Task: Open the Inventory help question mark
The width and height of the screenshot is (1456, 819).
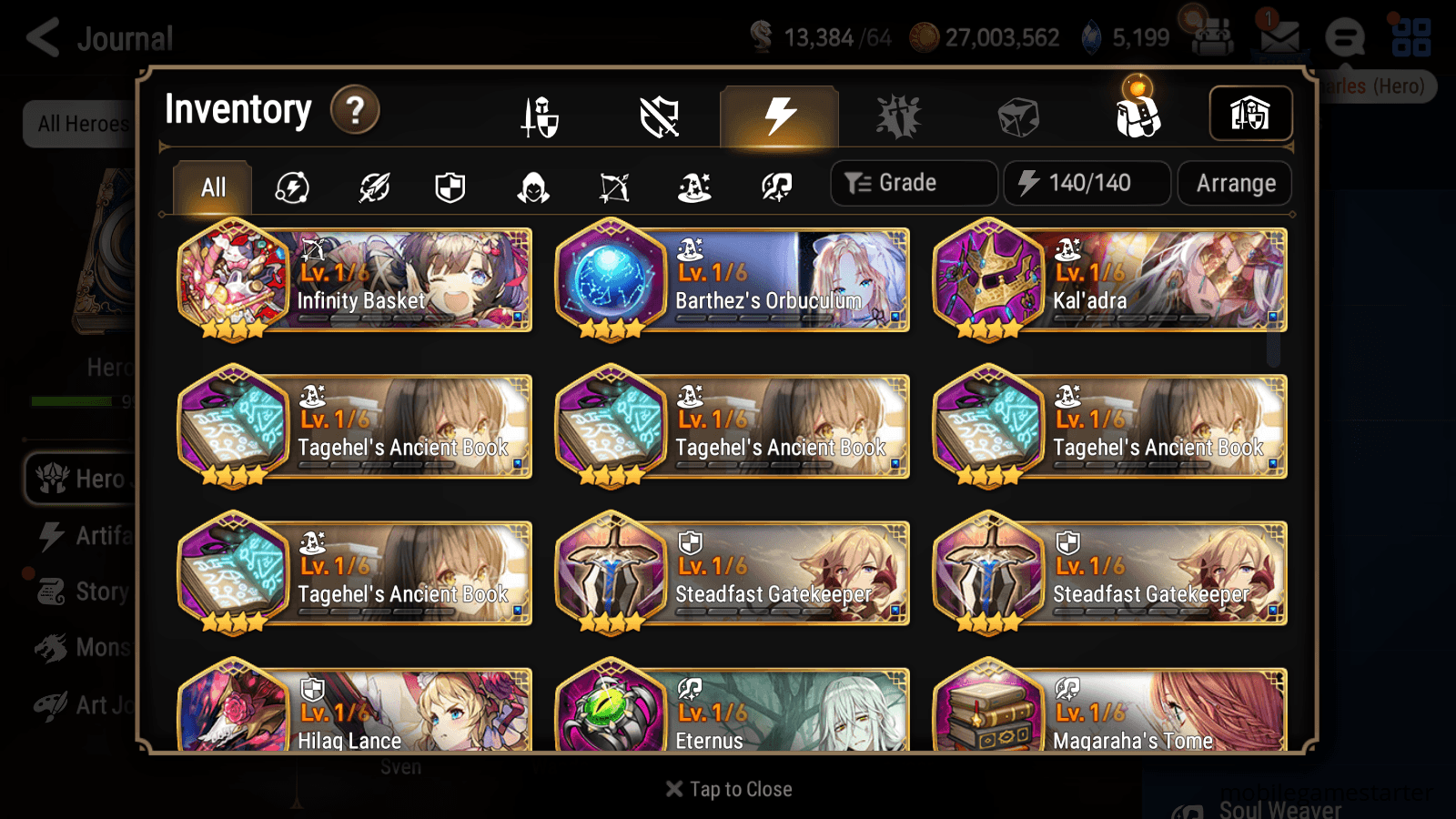Action: pos(354,109)
